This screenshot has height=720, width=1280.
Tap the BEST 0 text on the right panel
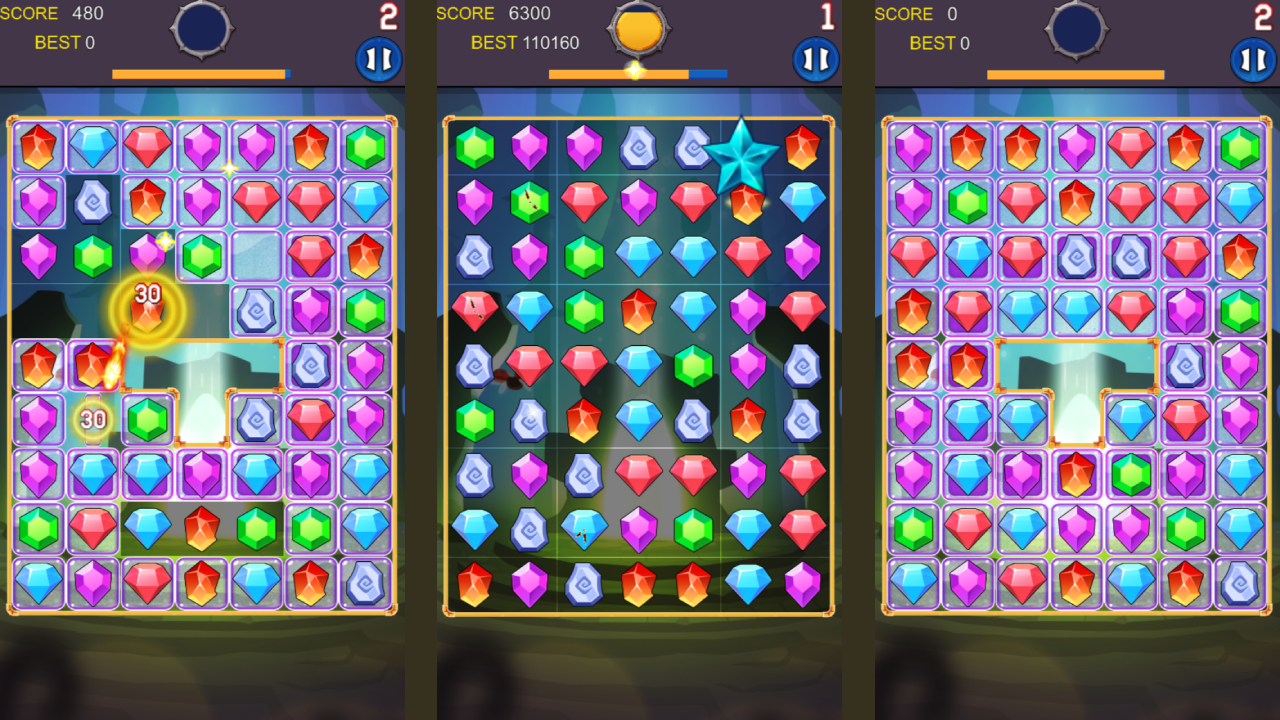[940, 43]
